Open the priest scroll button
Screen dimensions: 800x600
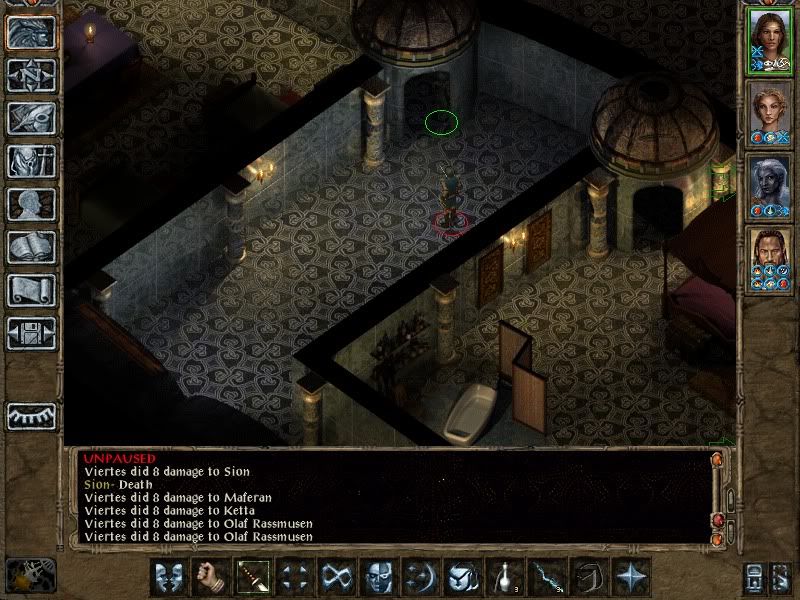point(31,290)
